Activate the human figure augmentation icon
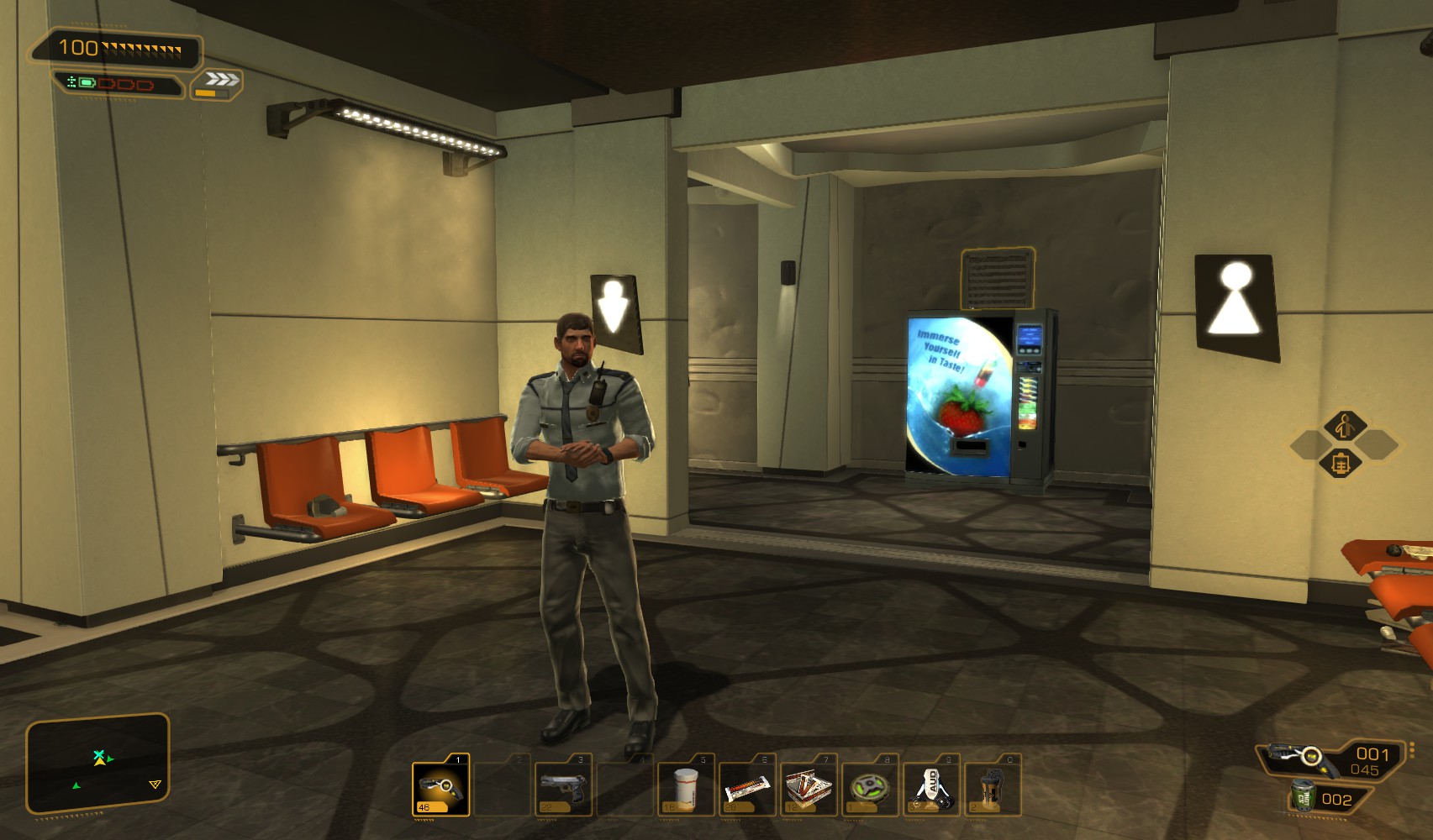 click(x=1344, y=426)
